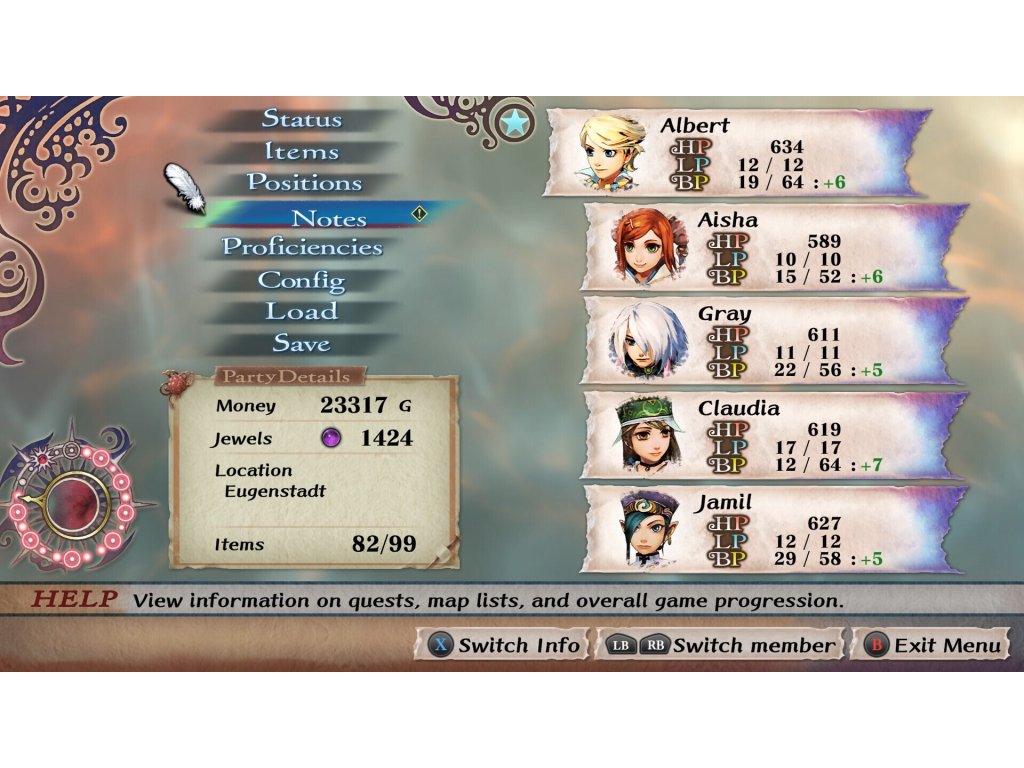Choose Claudia's party card
Viewport: 1024px width, 768px height.
tap(773, 435)
